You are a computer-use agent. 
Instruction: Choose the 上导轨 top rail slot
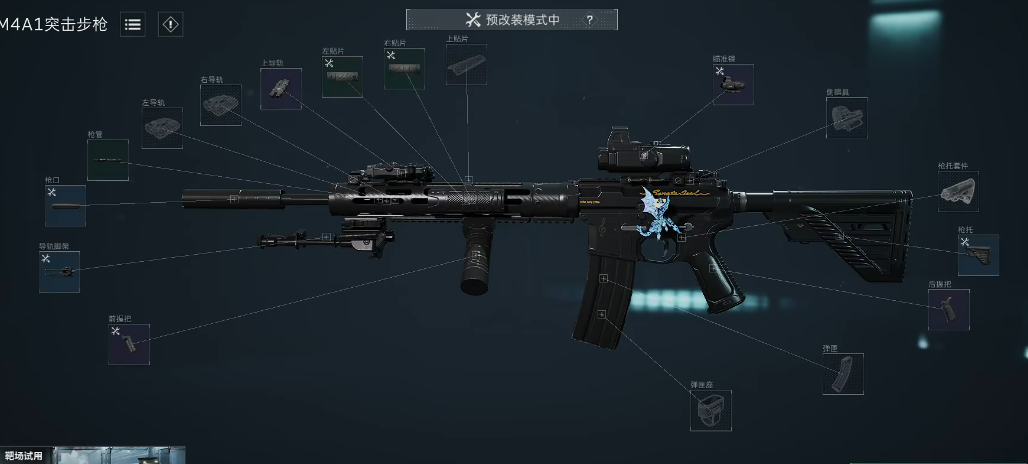click(281, 88)
